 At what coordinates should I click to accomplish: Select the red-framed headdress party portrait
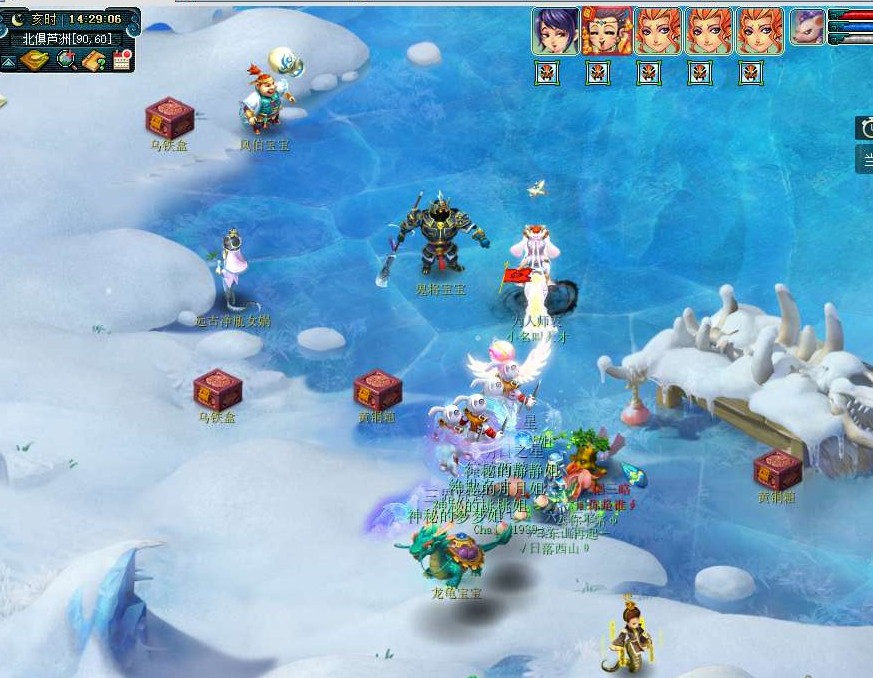(606, 31)
